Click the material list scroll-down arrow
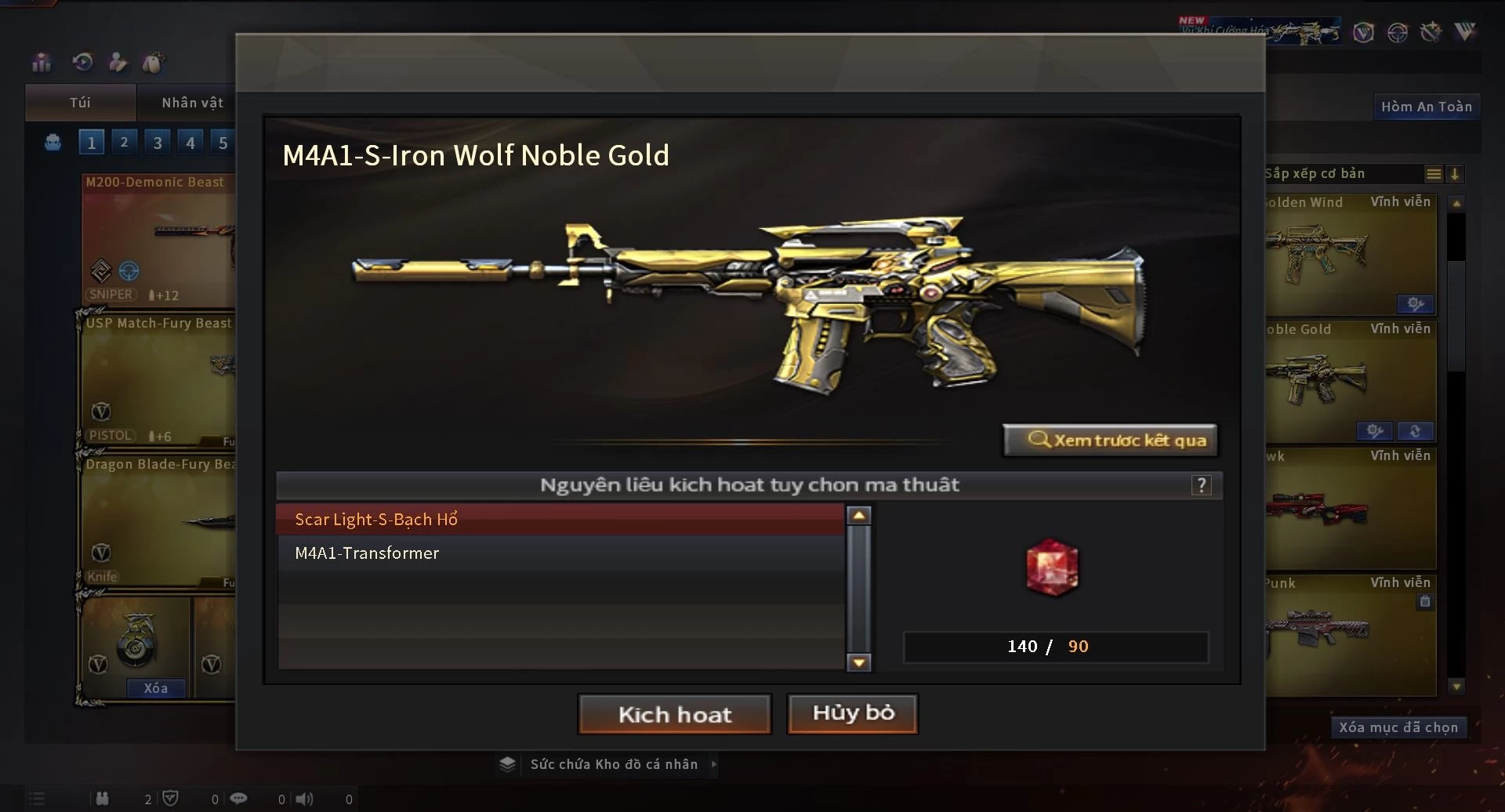This screenshot has width=1505, height=812. click(859, 663)
